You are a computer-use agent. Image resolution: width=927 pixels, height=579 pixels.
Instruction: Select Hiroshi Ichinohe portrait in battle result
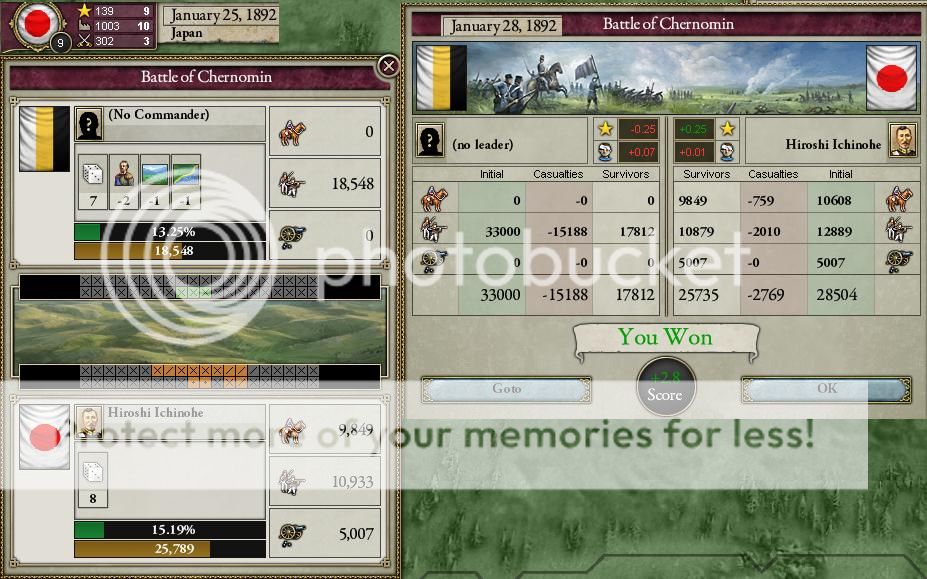[903, 141]
